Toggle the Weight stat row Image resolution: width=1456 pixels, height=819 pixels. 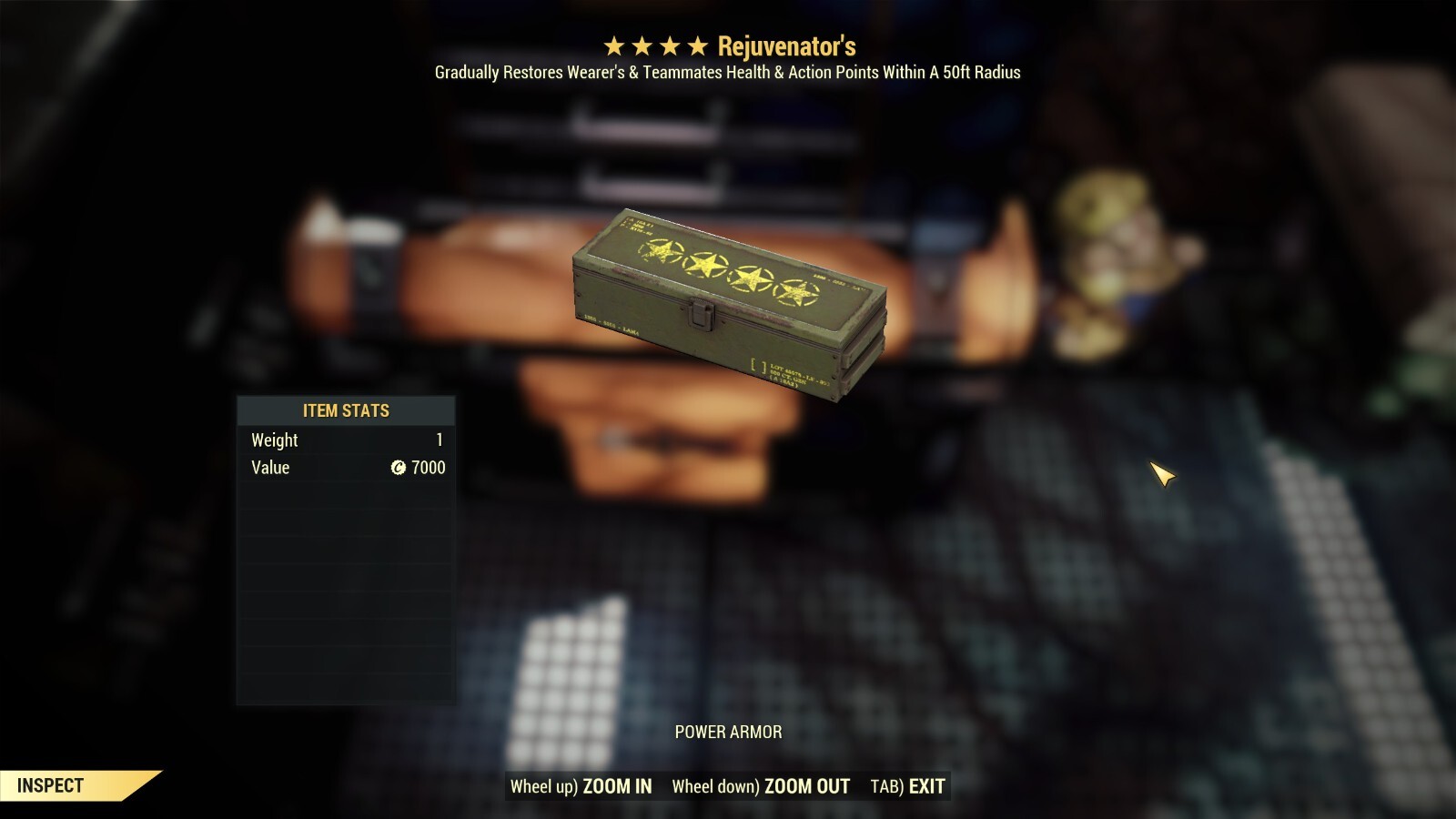click(346, 440)
